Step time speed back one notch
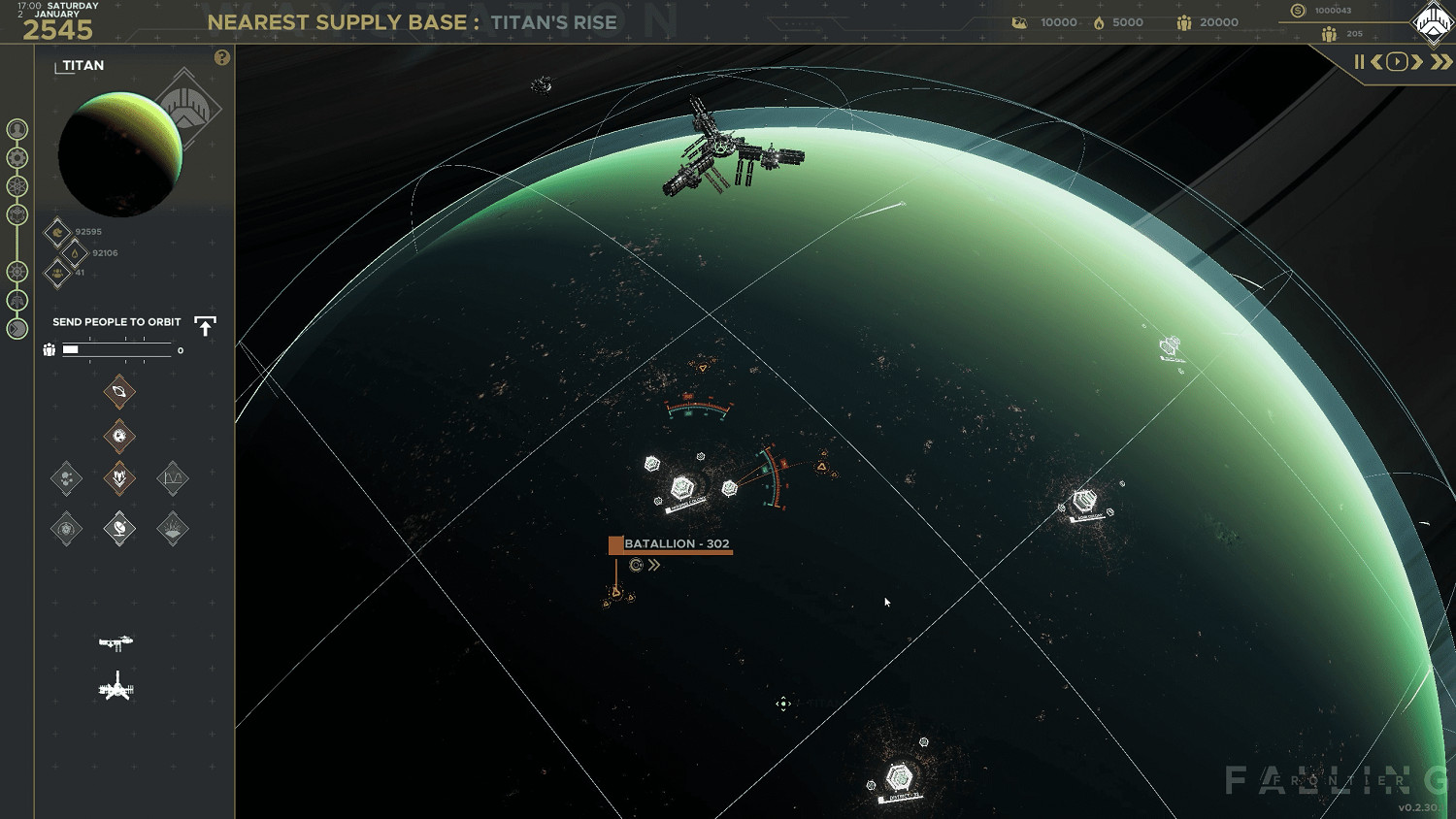Screen dimensions: 1456x819 (1376, 62)
